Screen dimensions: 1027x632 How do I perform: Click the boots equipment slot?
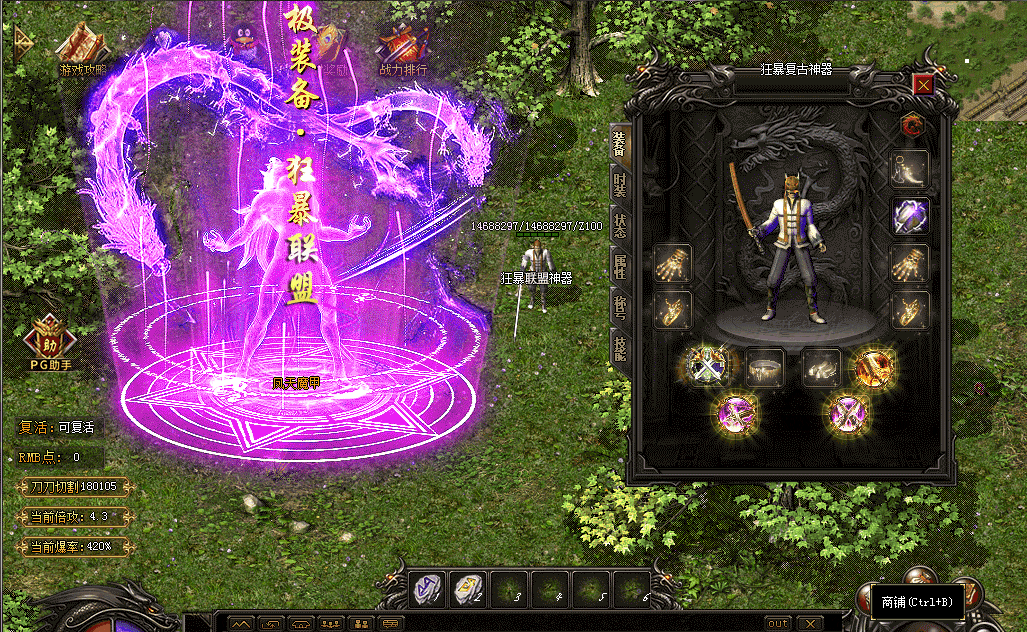821,367
